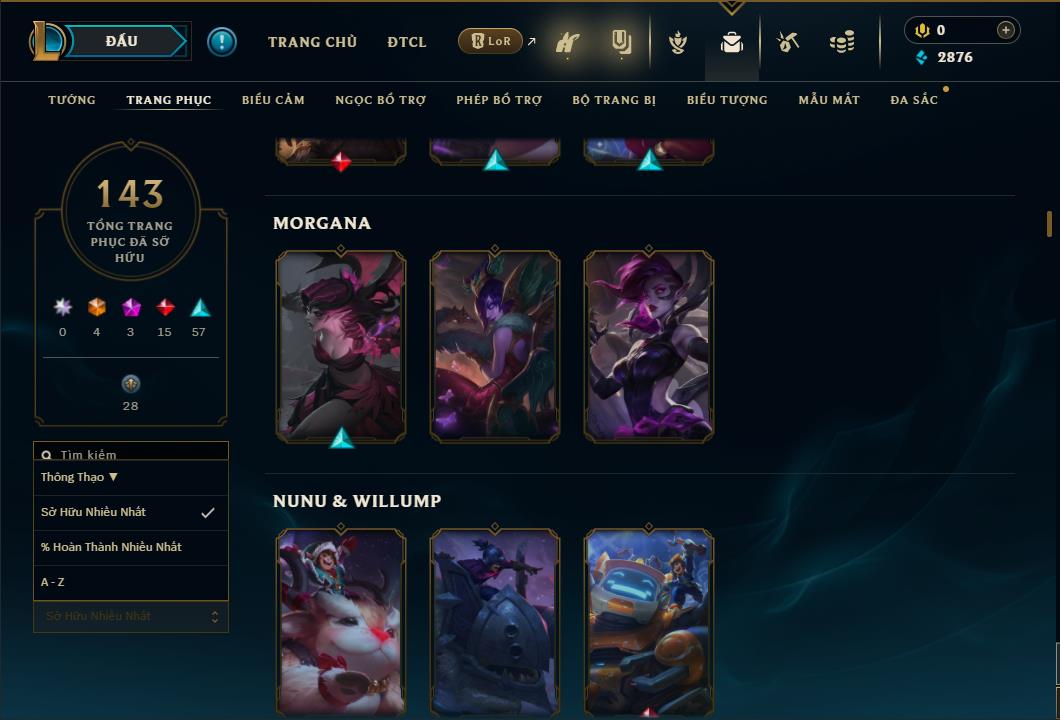Sort skins by A - Z
The width and height of the screenshot is (1060, 720).
pos(53,582)
